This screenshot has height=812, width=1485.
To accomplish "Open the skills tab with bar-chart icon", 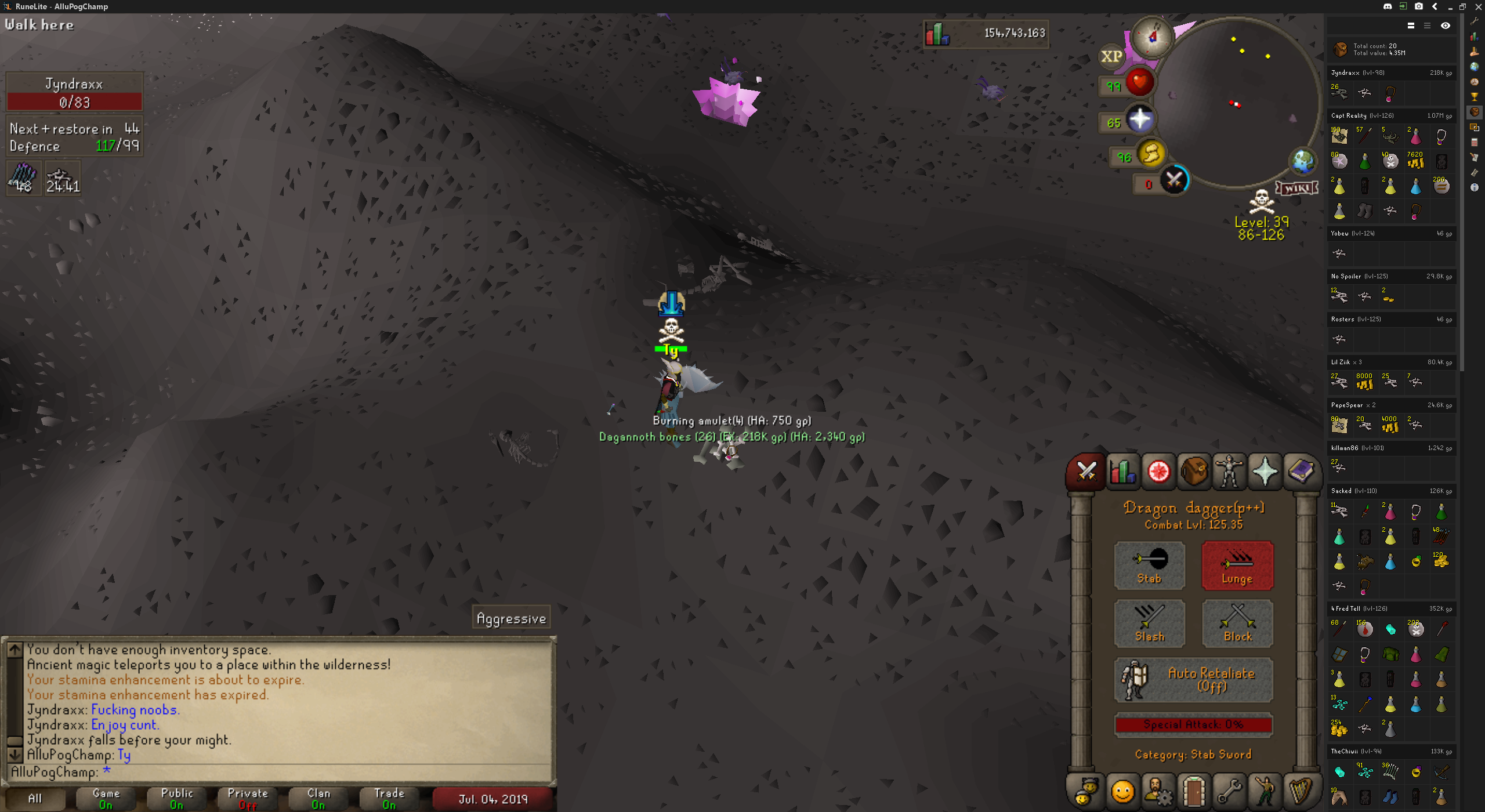I will [1122, 472].
